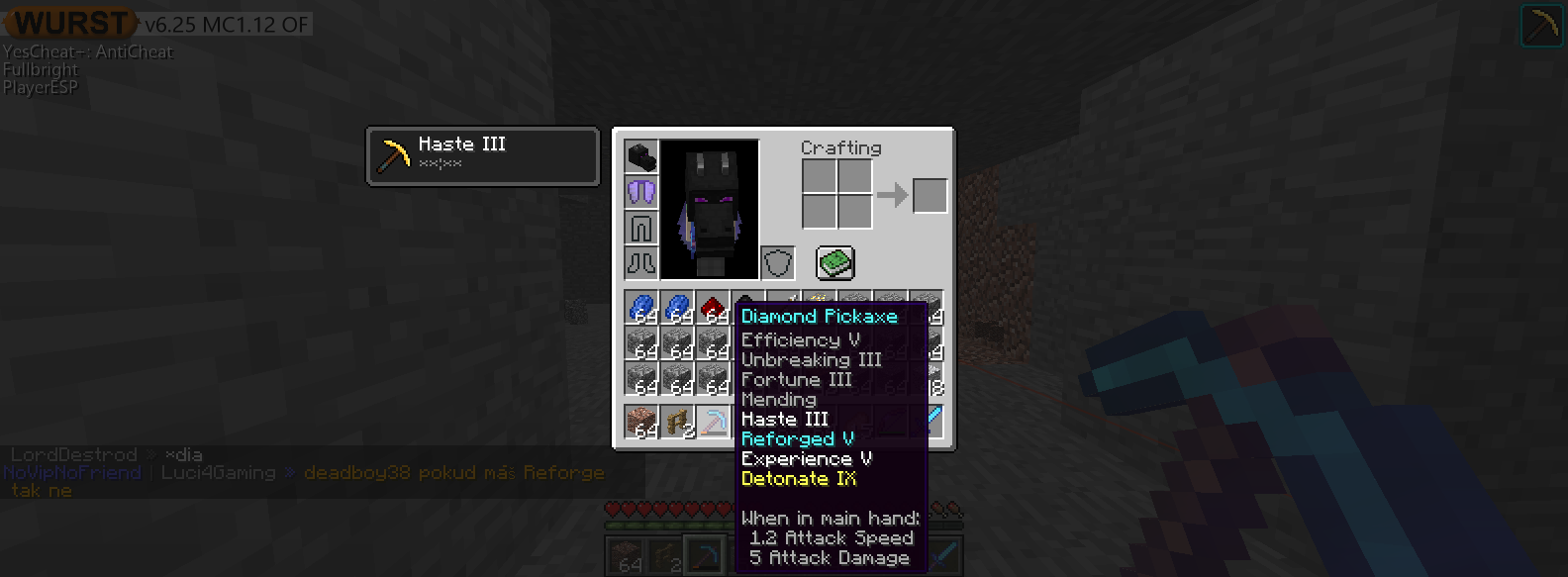This screenshot has width=1568, height=577.
Task: Select the empty boots armor slot
Action: coord(641,263)
